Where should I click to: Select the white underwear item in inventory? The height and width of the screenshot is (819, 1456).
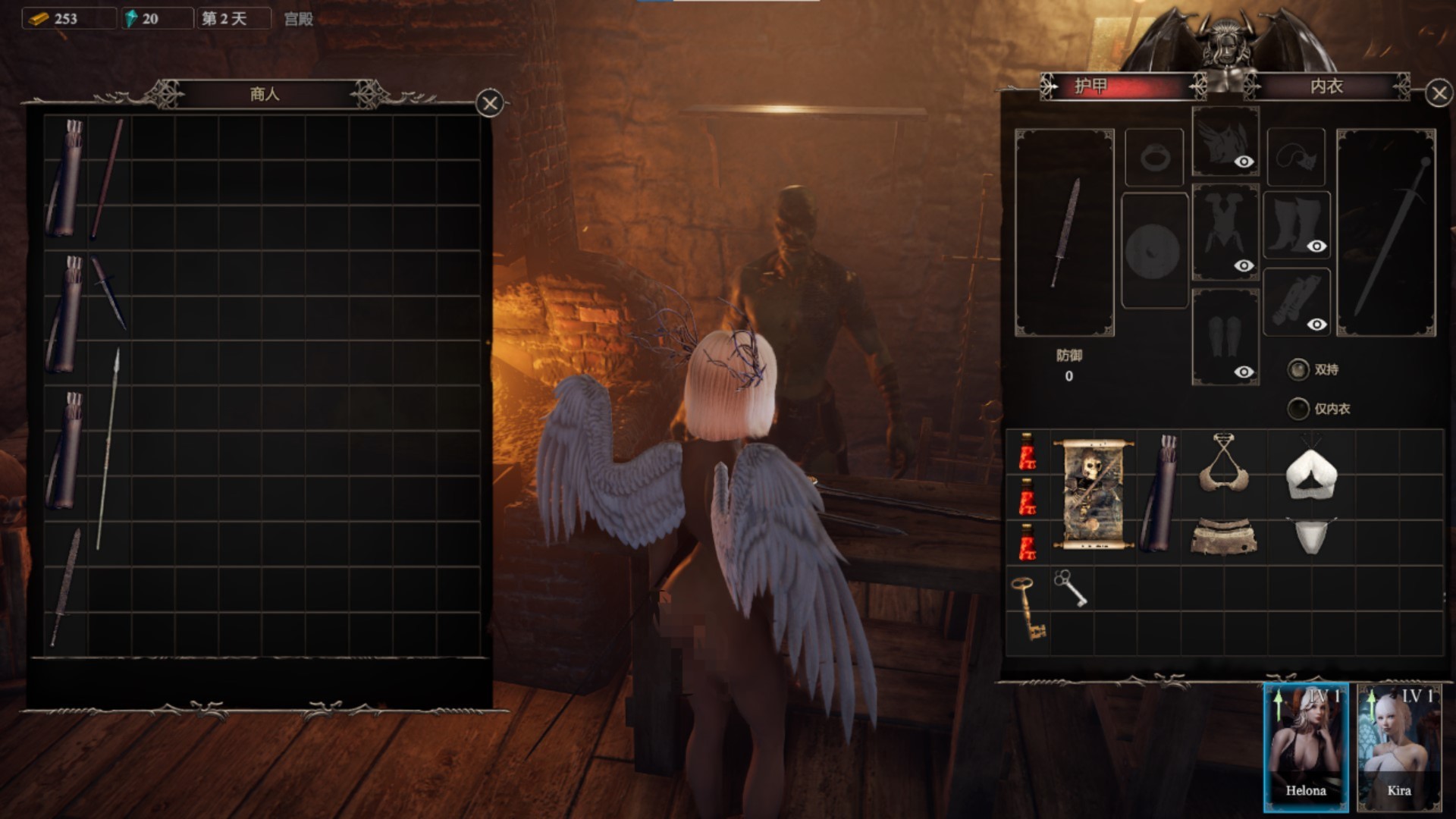coord(1311,535)
